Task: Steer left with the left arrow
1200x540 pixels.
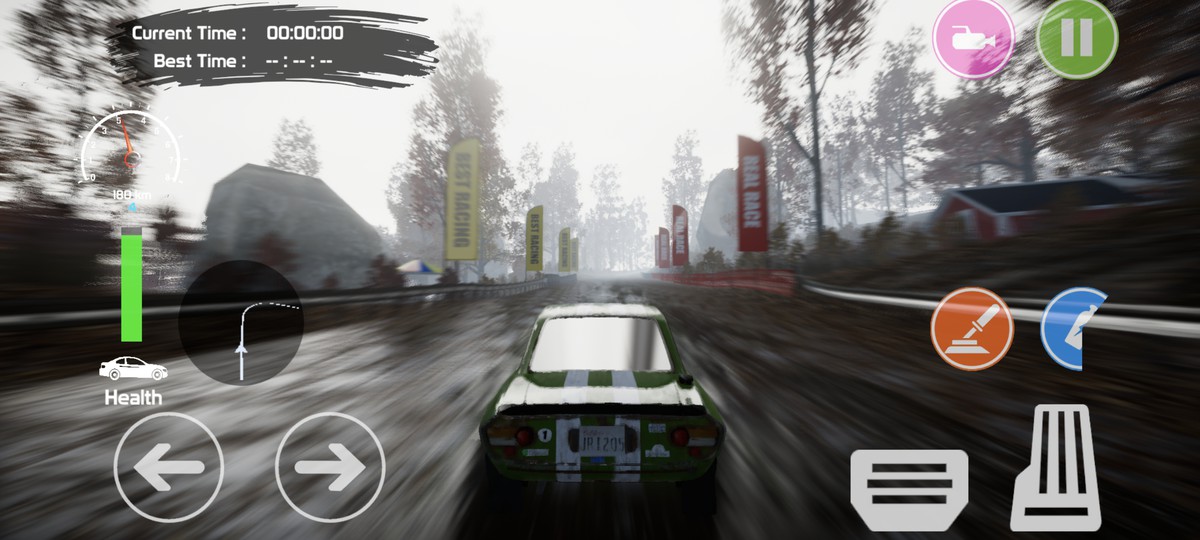Action: [x=168, y=467]
